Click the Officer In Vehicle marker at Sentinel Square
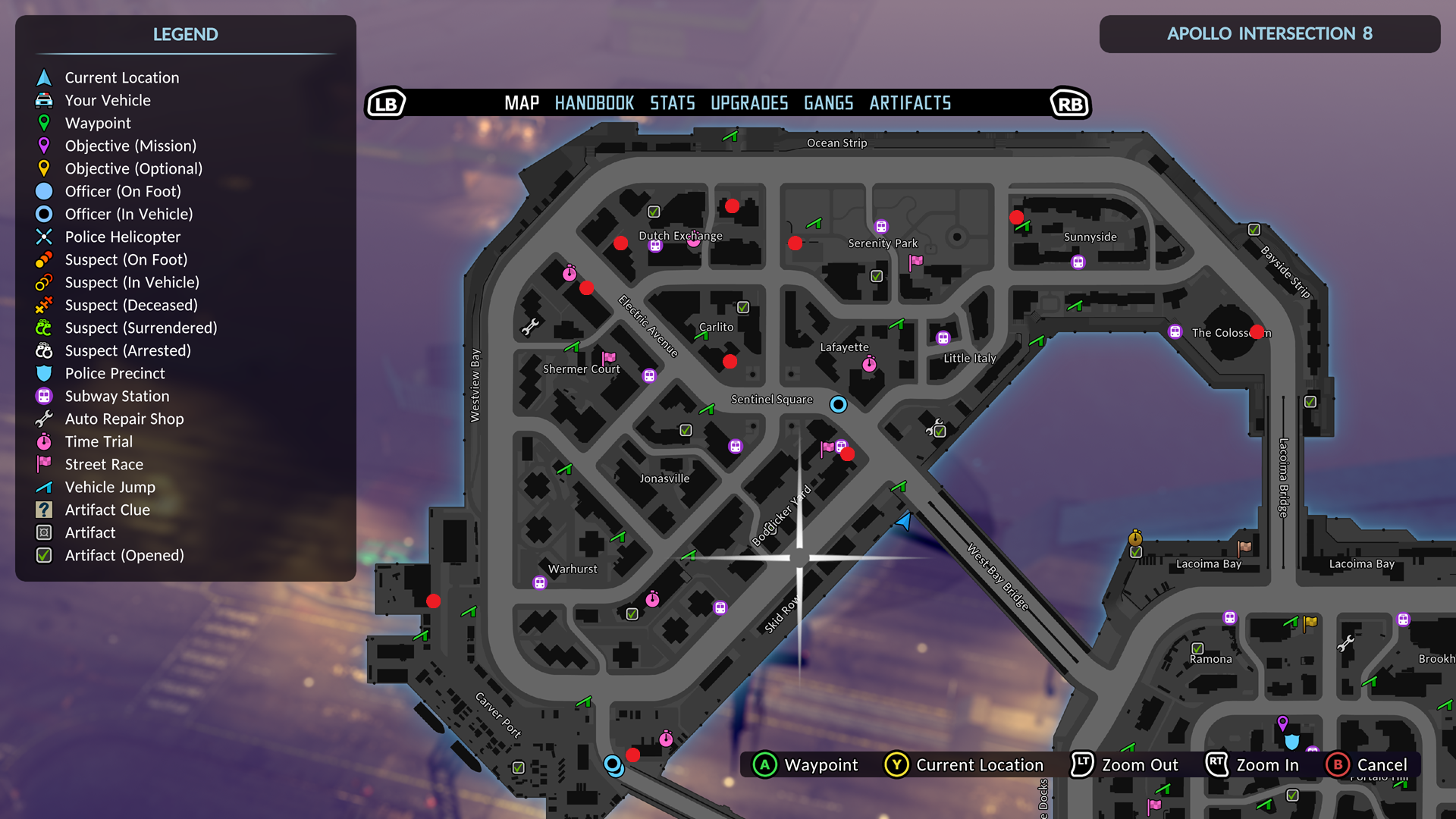 (839, 404)
